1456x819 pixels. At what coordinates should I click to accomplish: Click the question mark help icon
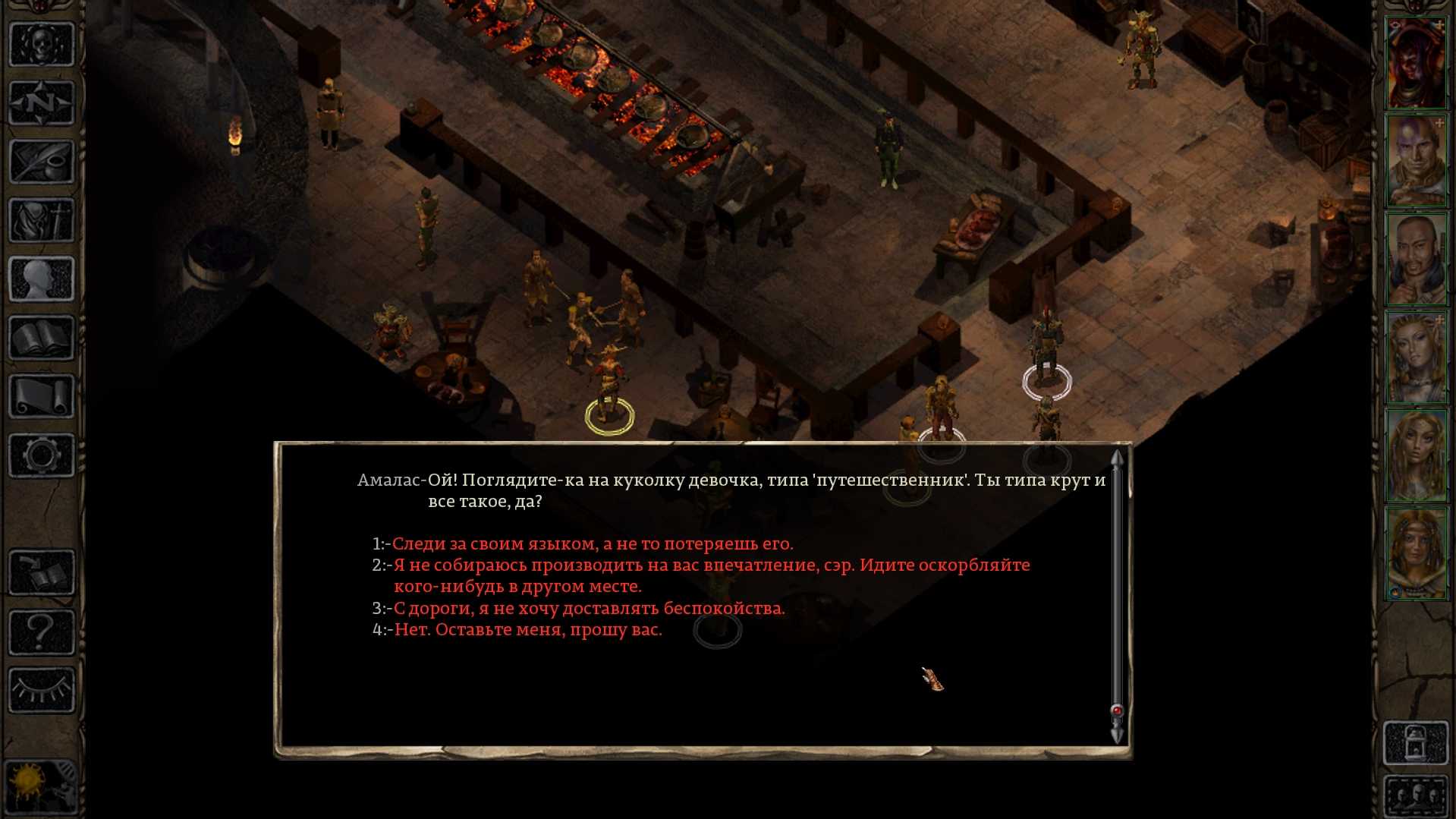tap(42, 632)
